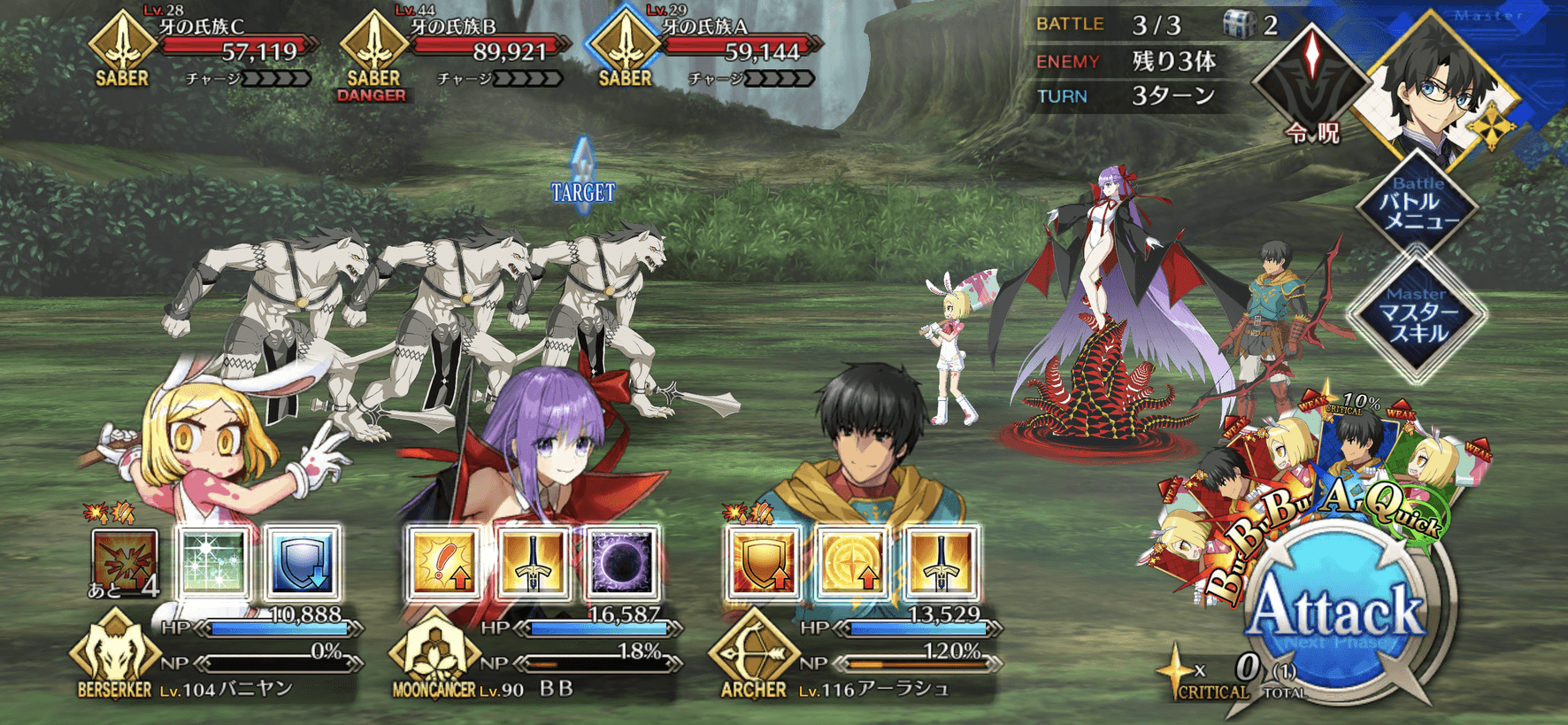Select the Master portrait with glasses
Viewport: 1568px width, 725px height.
pos(1438,89)
